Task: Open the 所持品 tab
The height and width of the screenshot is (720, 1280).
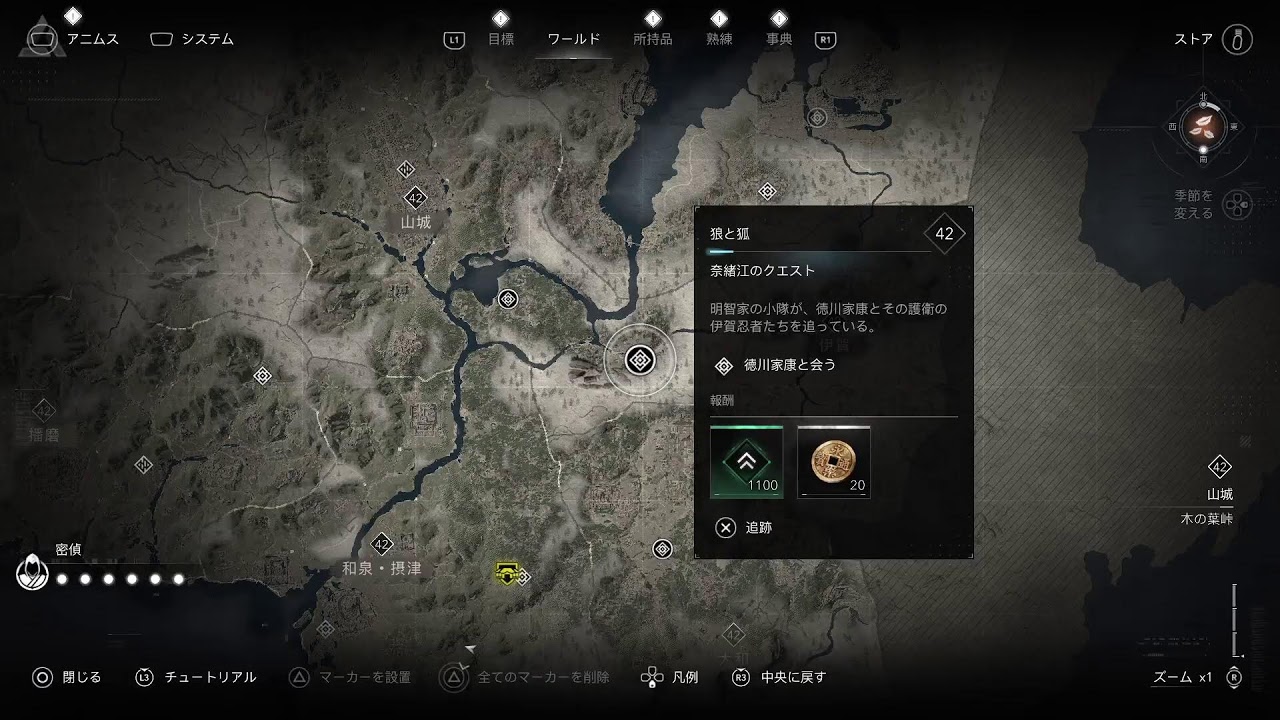Action: coord(652,39)
